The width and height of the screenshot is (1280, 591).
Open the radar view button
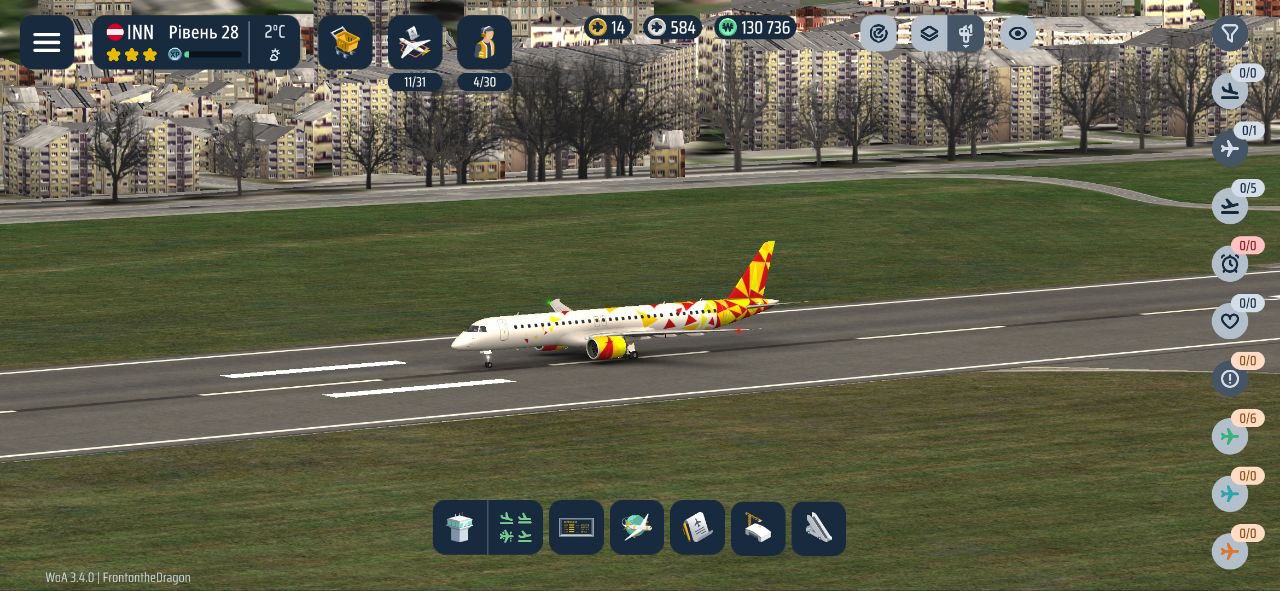(x=878, y=34)
